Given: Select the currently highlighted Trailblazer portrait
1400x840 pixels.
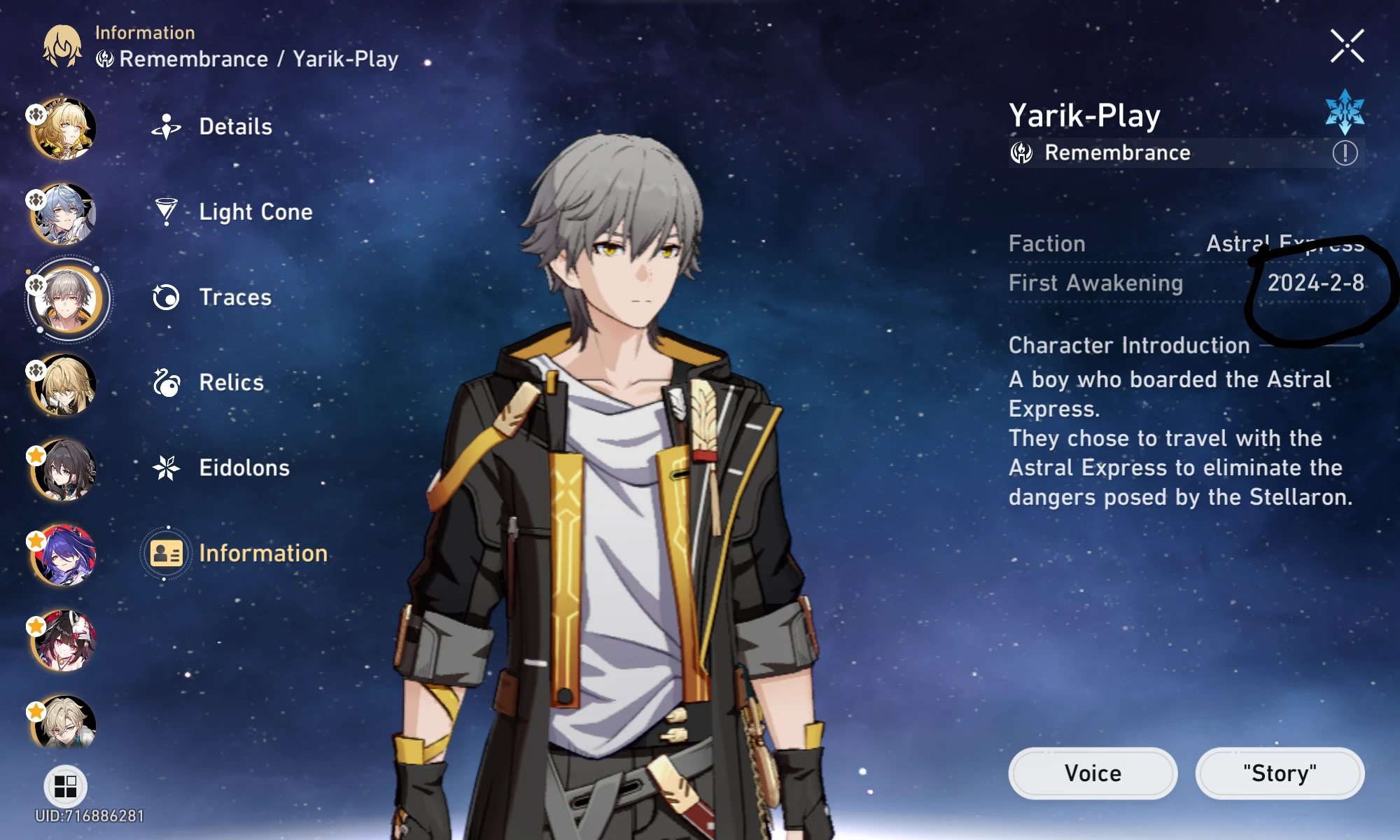Looking at the screenshot, I should [x=66, y=297].
